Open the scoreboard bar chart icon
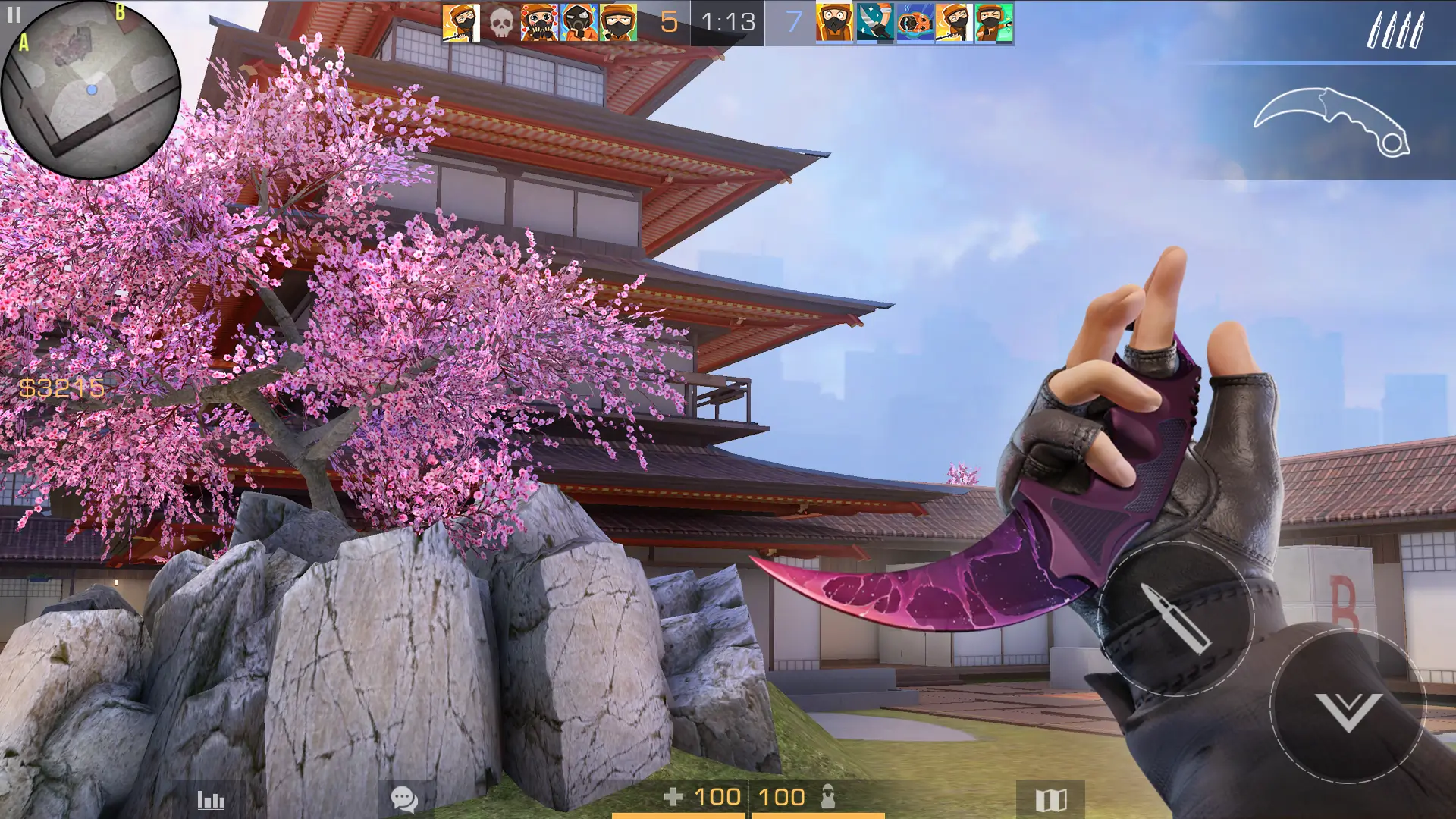Image resolution: width=1456 pixels, height=819 pixels. click(x=211, y=799)
